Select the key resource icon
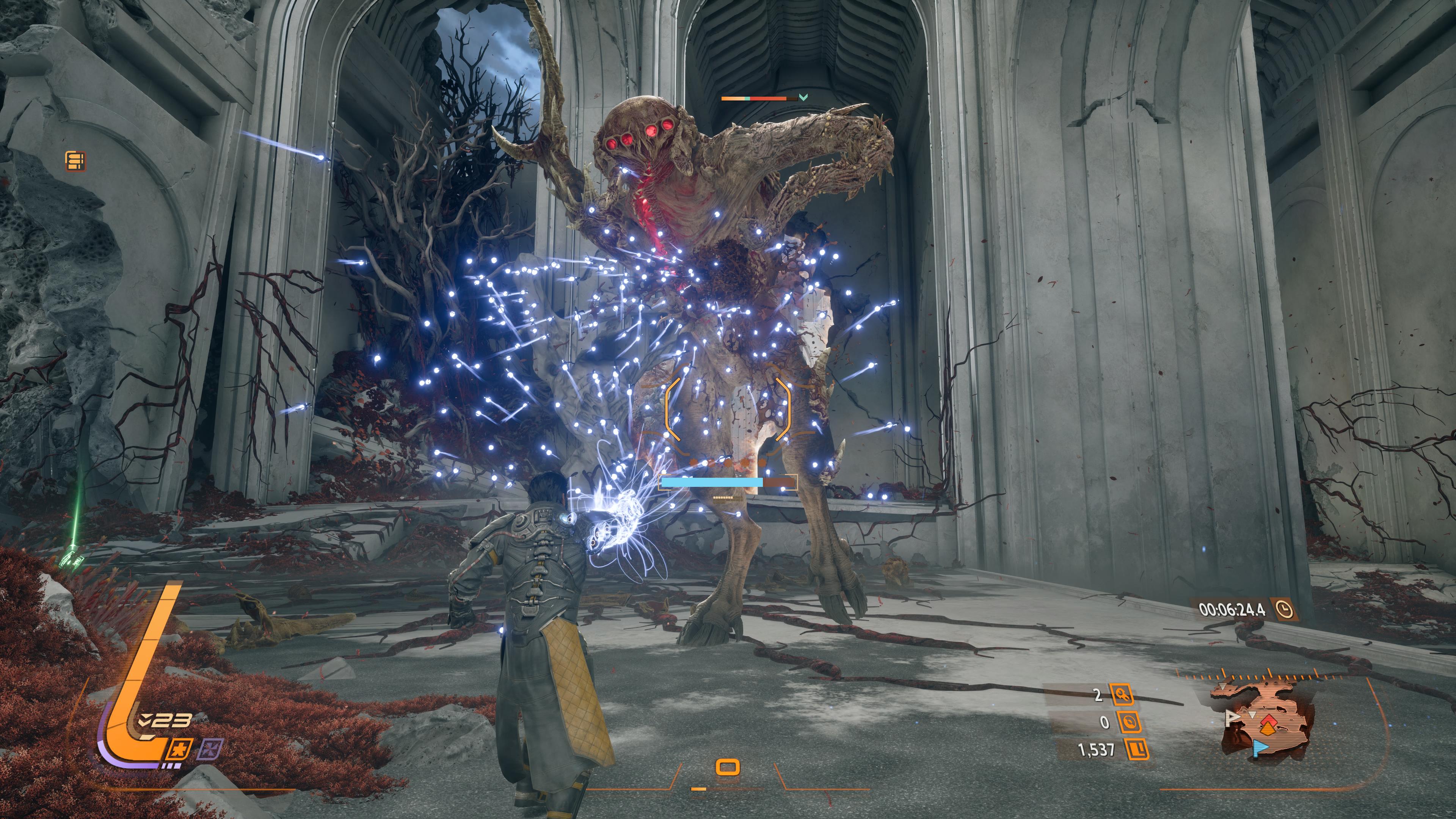 [x=1122, y=695]
